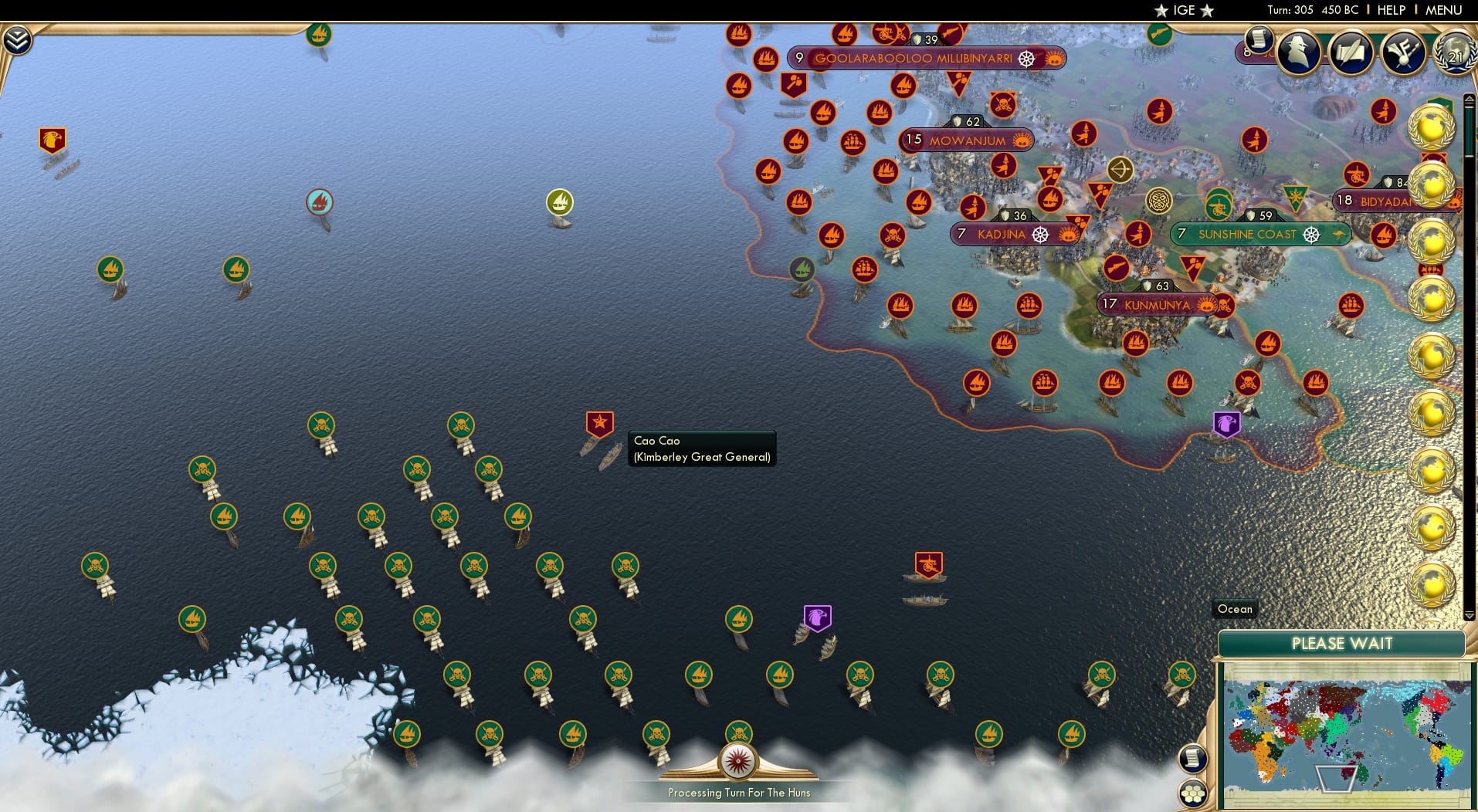Open the Espionage overview spy icon

[x=1299, y=52]
